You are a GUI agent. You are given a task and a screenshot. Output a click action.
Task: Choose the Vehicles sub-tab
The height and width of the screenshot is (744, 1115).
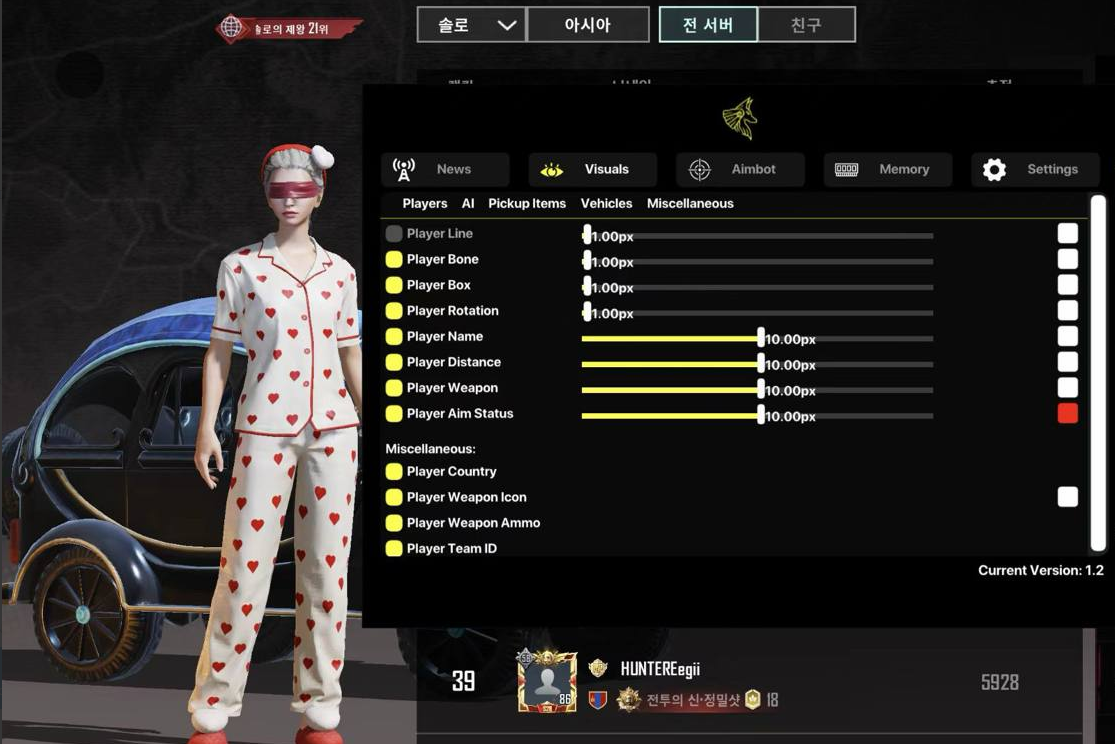pos(606,203)
